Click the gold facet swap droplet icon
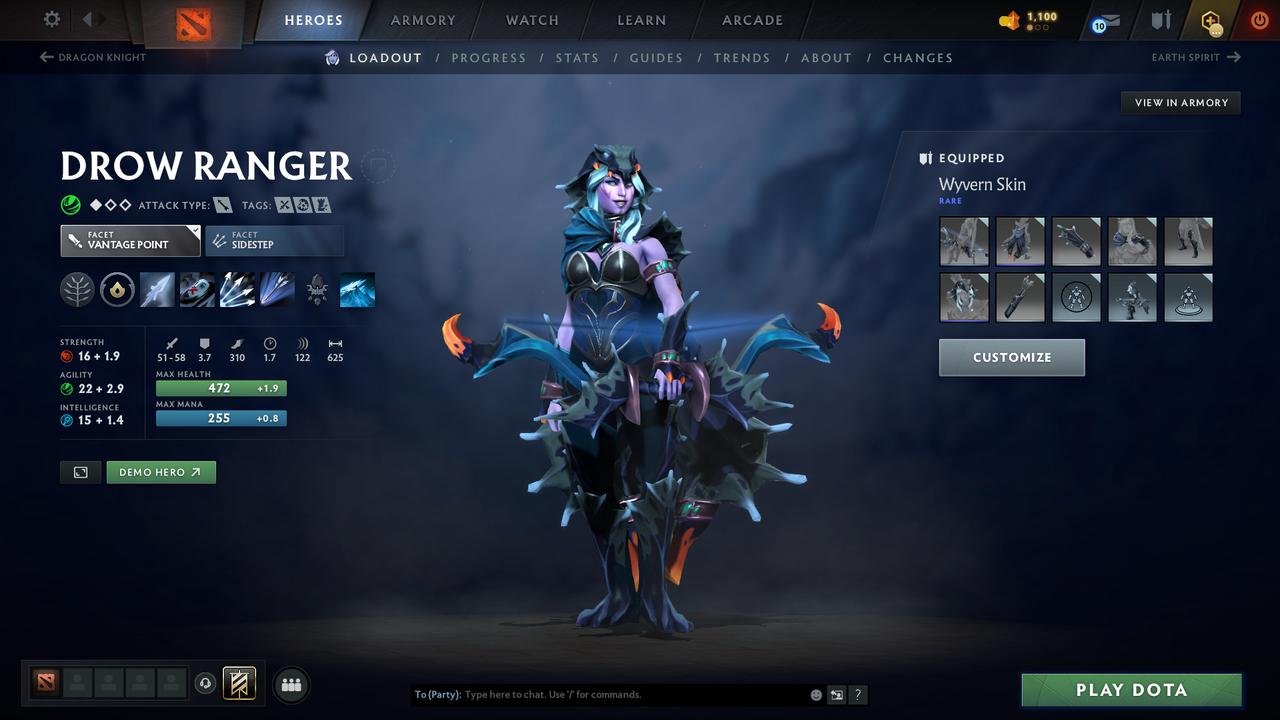The height and width of the screenshot is (720, 1280). 117,289
